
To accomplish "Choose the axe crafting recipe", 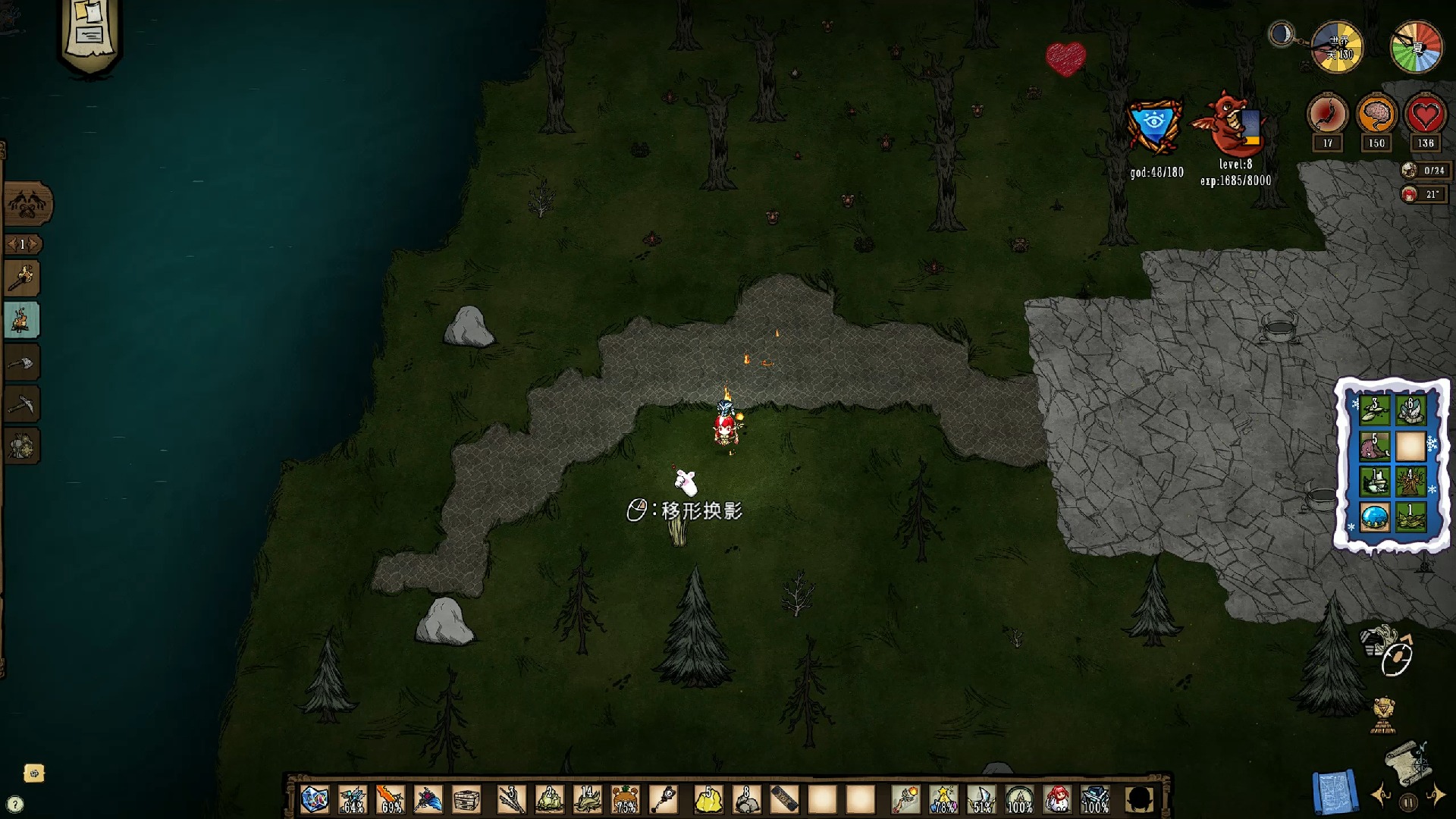I will (x=22, y=363).
